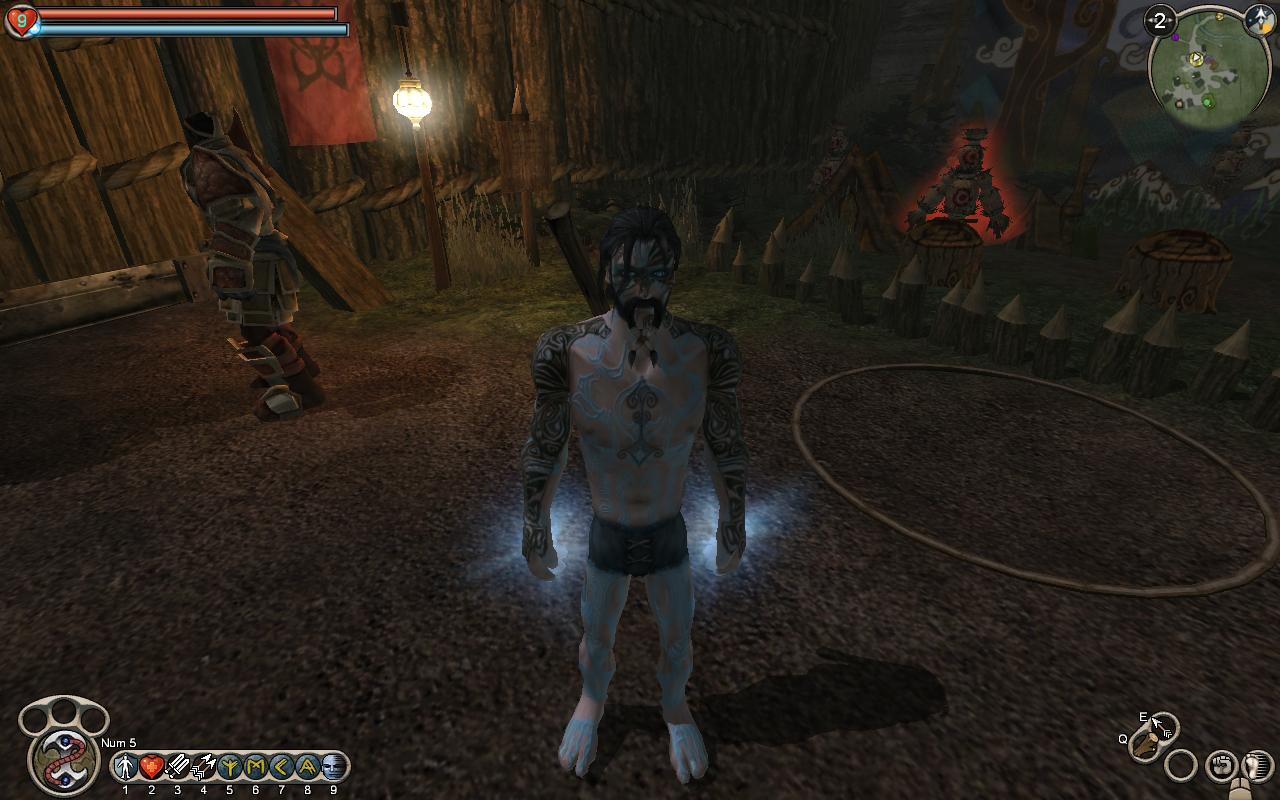Screen dimensions: 1280x800
Task: Select the white body silhouette hotbar icon
Action: [x=125, y=767]
